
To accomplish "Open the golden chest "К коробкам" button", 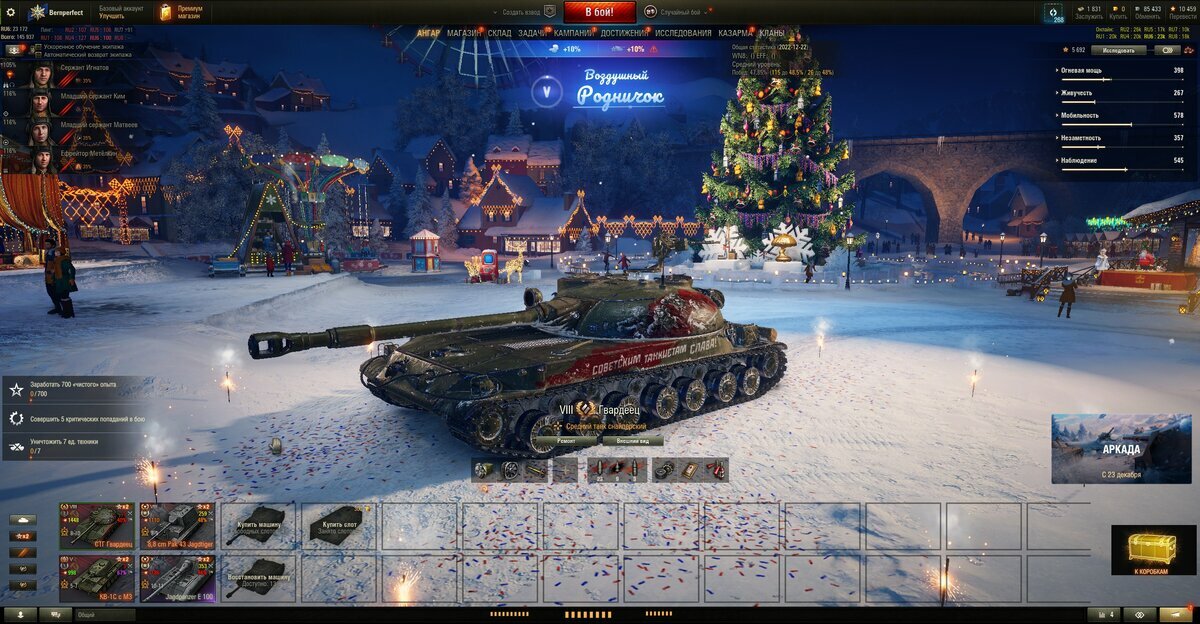I will (x=1149, y=551).
